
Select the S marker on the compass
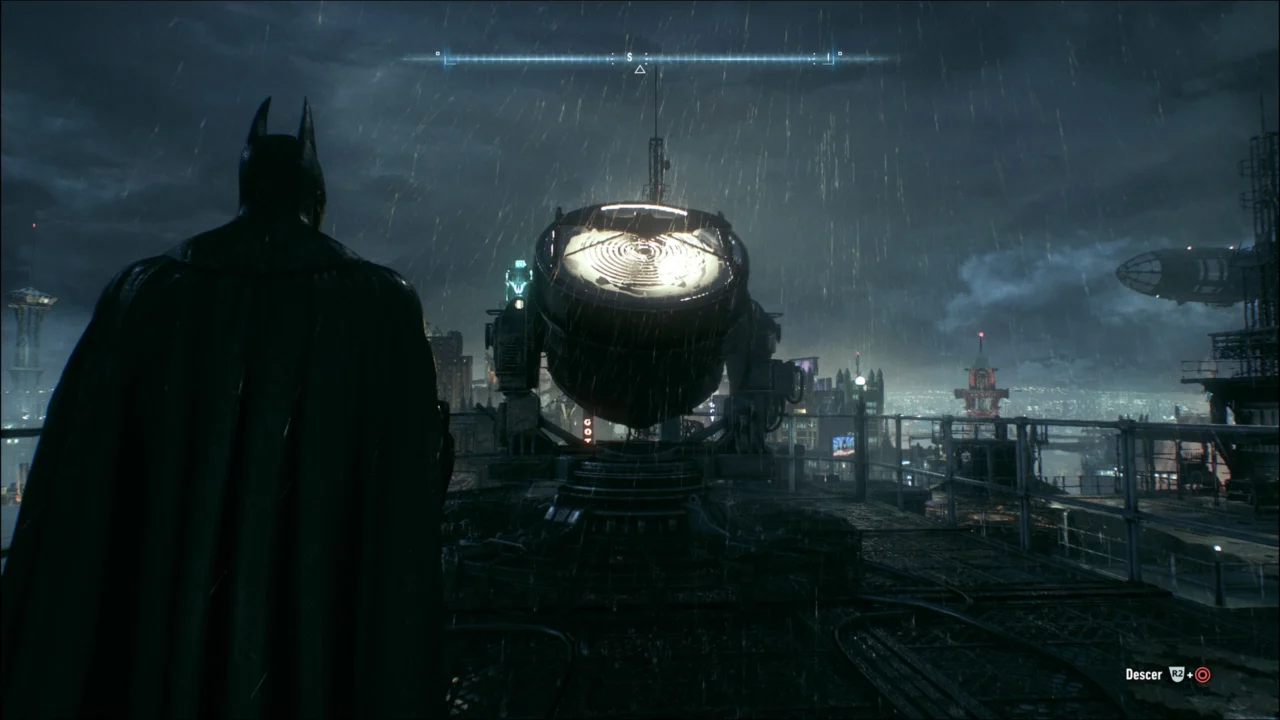click(x=630, y=57)
